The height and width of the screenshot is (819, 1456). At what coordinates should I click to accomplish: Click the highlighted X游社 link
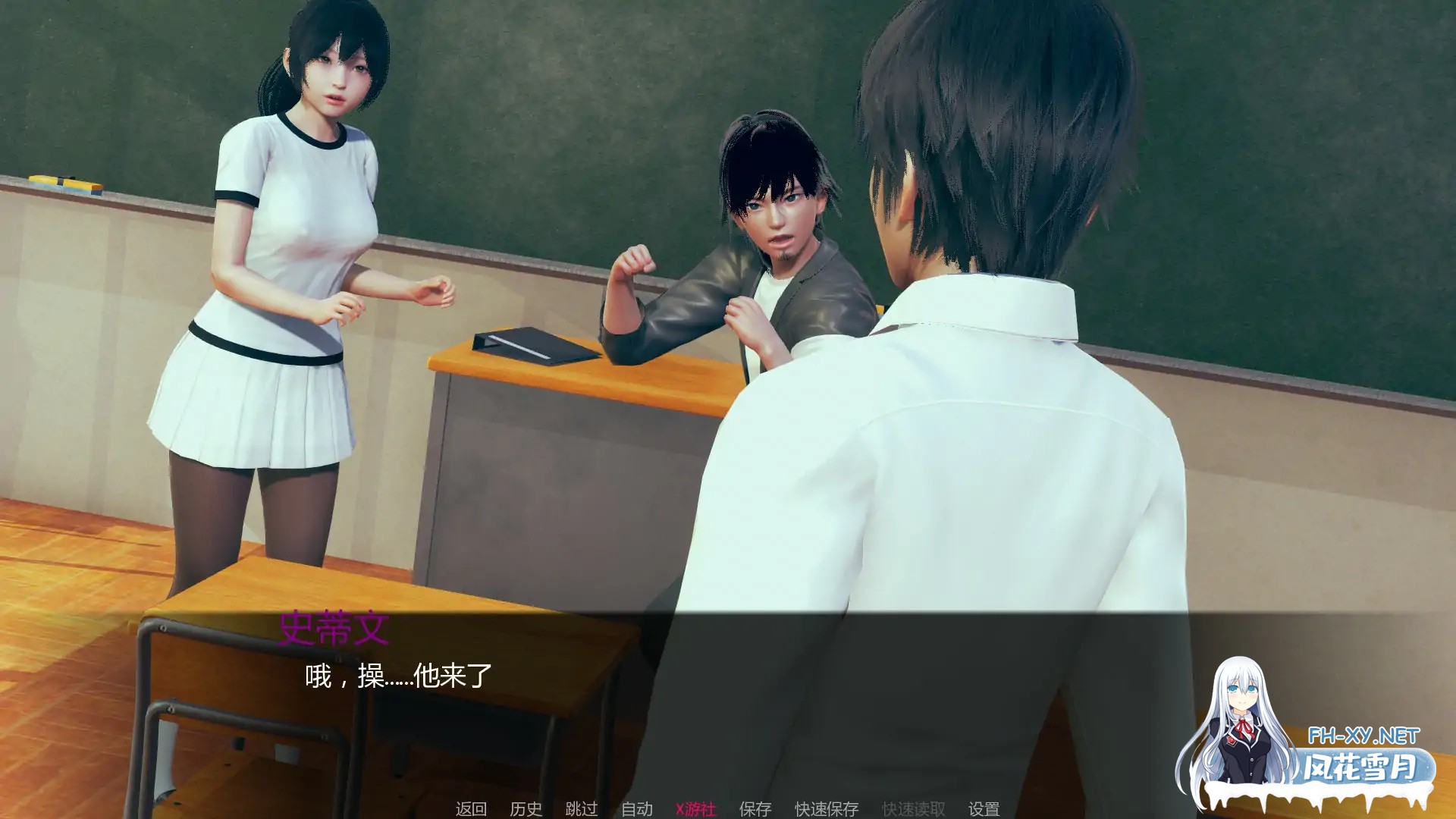click(x=695, y=809)
